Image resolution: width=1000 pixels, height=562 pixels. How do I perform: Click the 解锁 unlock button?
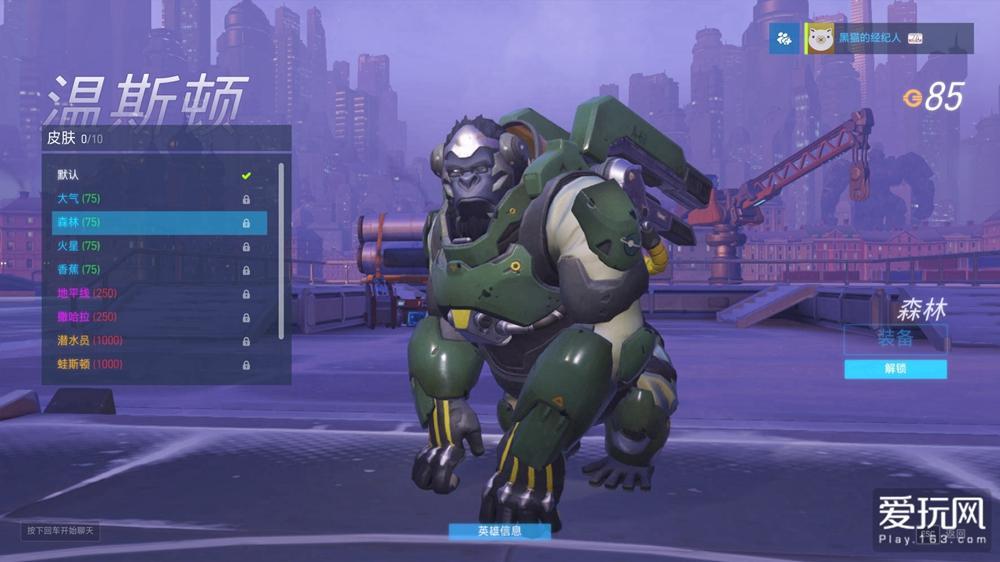click(x=895, y=369)
